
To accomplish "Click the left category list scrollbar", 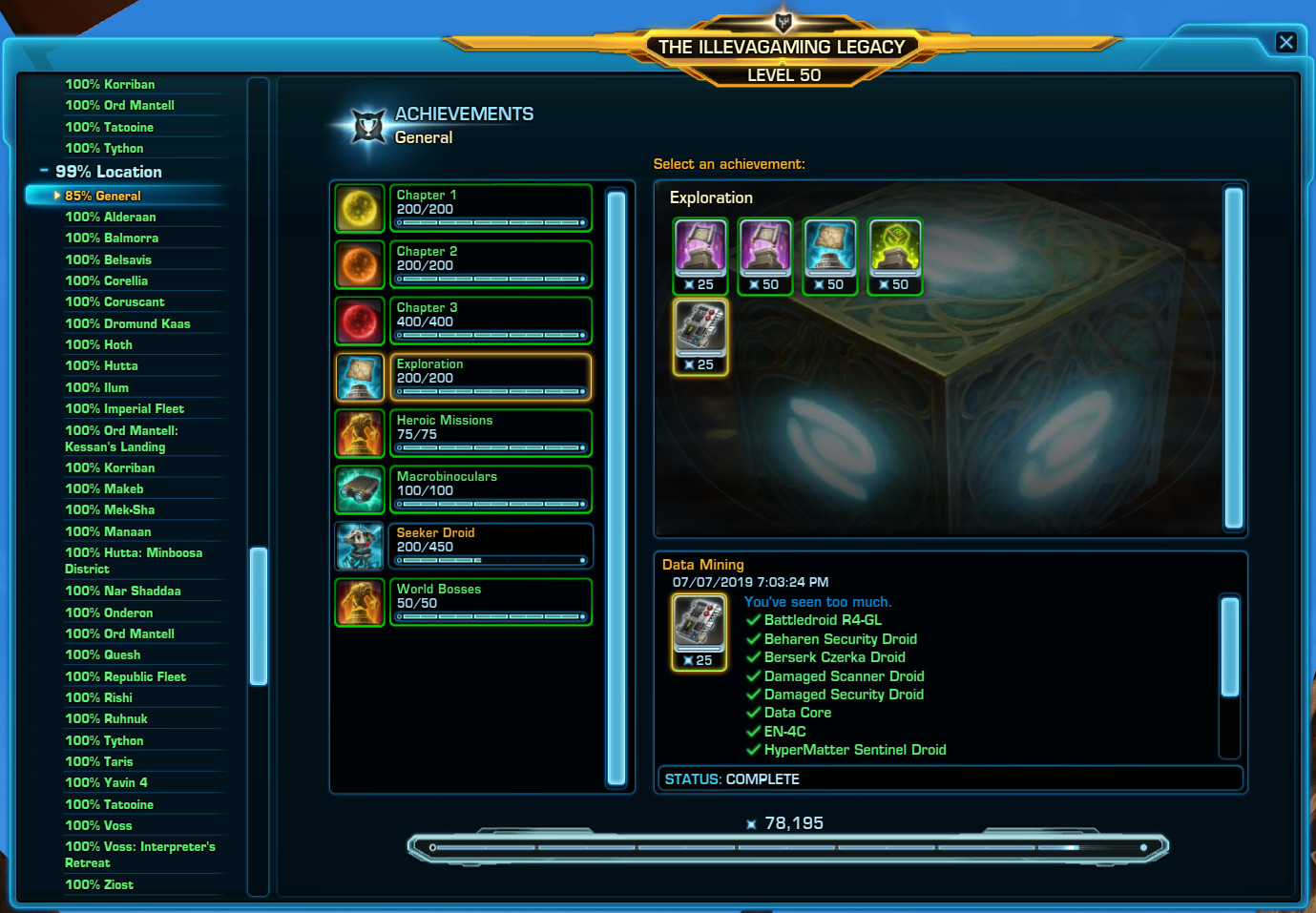I will (x=258, y=615).
